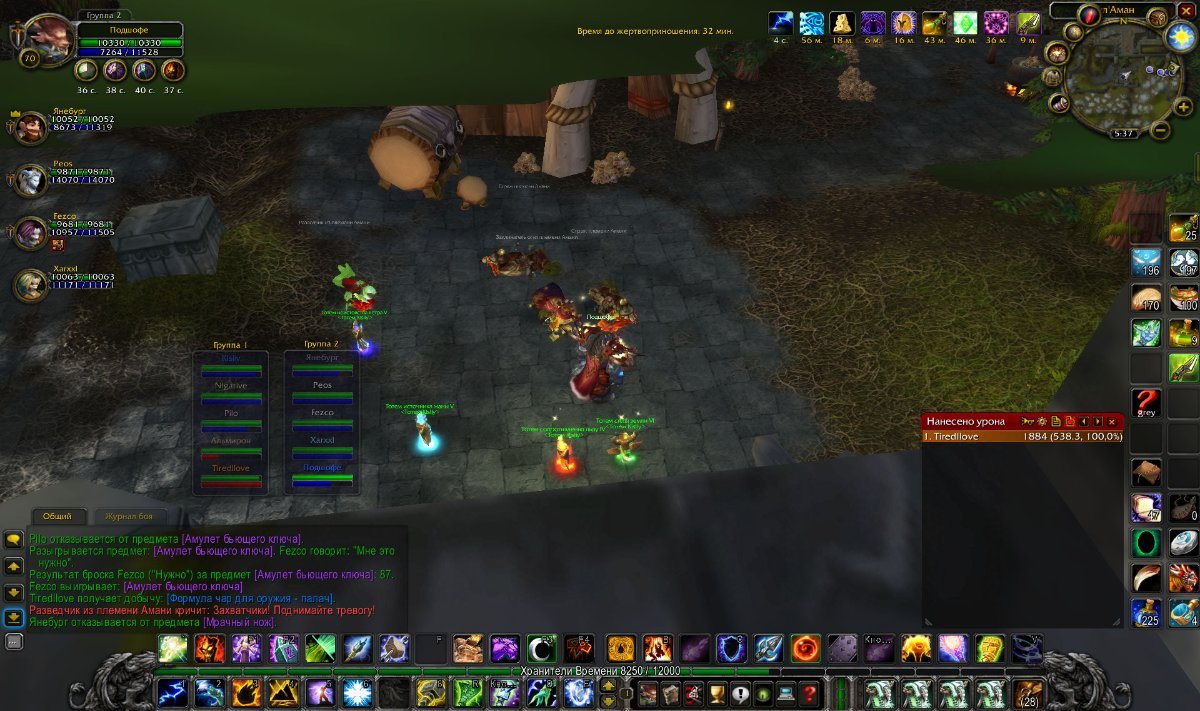This screenshot has height=711, width=1200.
Task: Switch to the Журнал боя chat tab
Action: tap(130, 516)
